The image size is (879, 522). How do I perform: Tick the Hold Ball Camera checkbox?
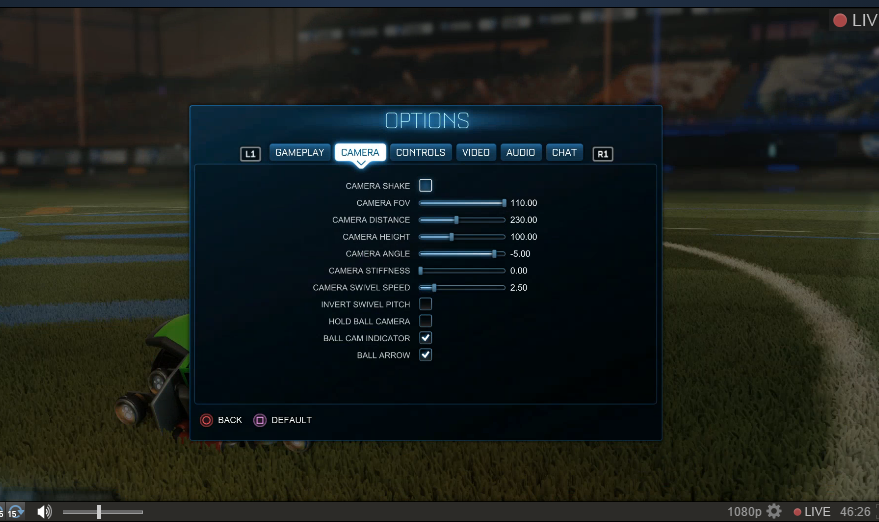pos(426,321)
